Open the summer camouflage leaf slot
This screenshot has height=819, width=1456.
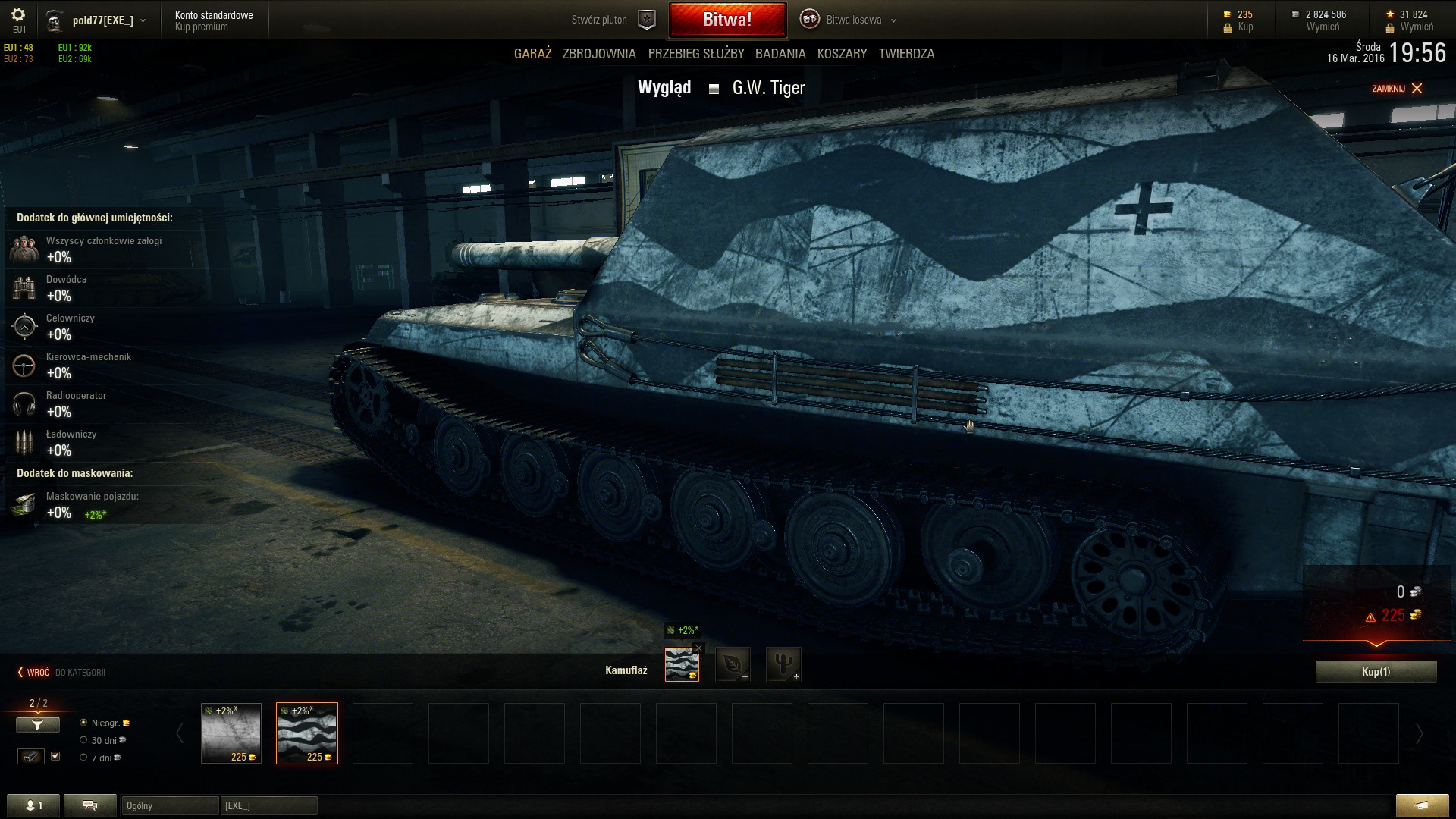coord(733,664)
